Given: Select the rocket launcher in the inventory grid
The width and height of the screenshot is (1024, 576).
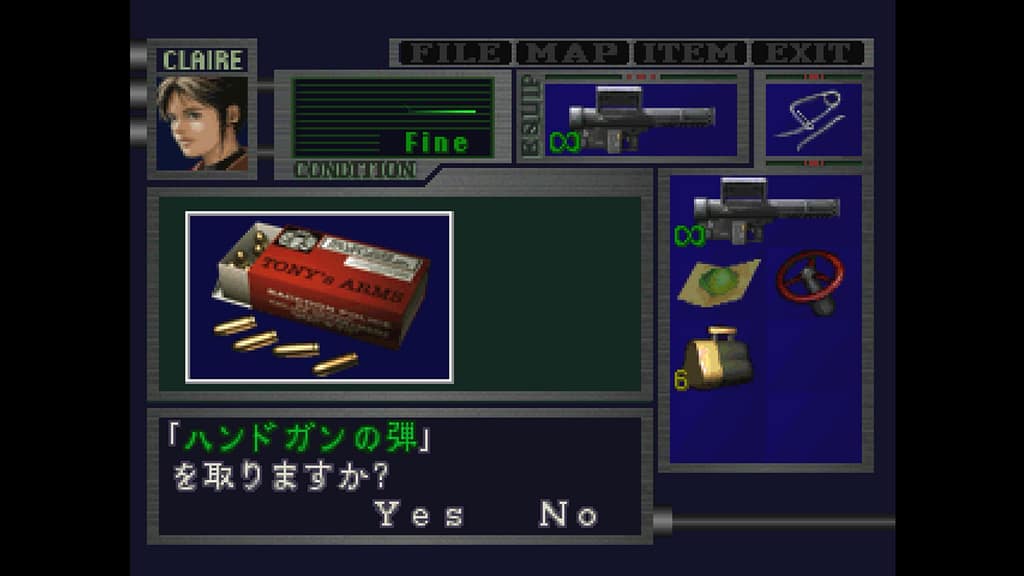Looking at the screenshot, I should [764, 212].
